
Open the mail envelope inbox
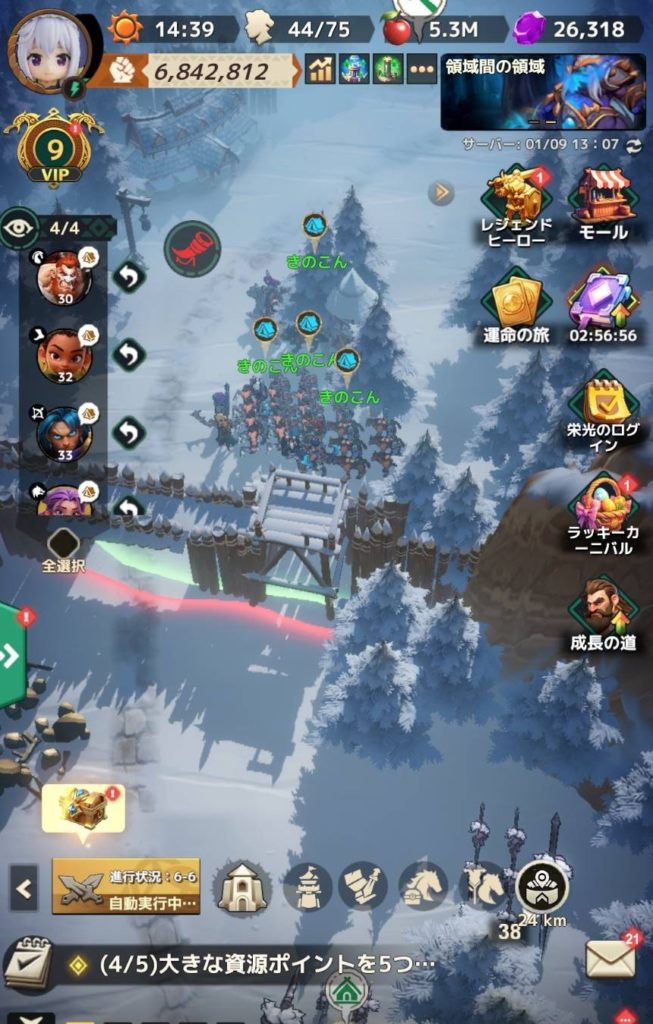610,960
